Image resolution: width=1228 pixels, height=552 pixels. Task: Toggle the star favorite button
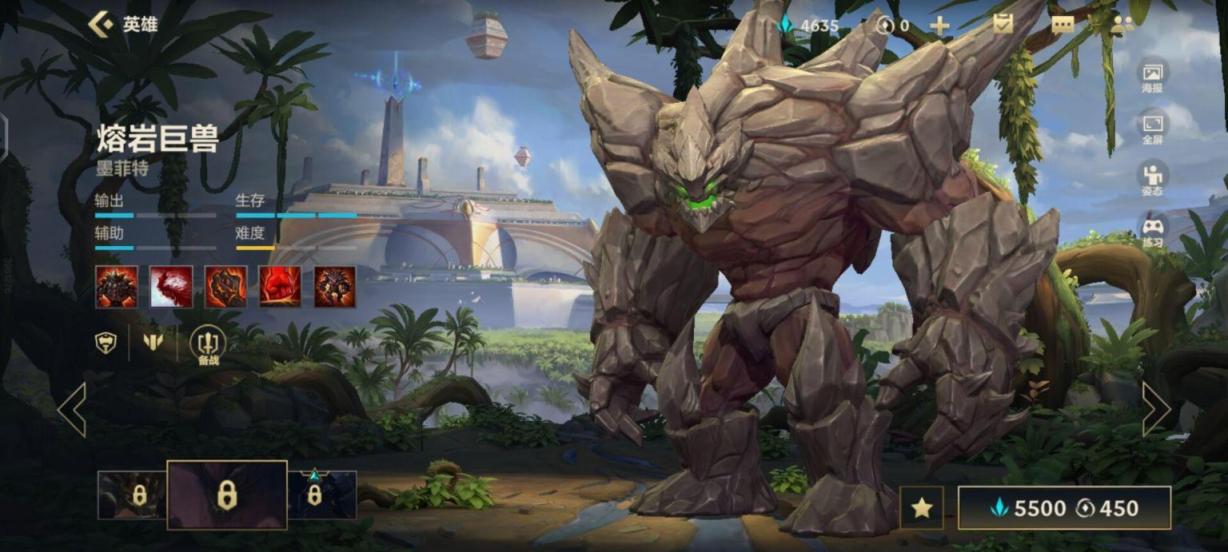(x=921, y=508)
